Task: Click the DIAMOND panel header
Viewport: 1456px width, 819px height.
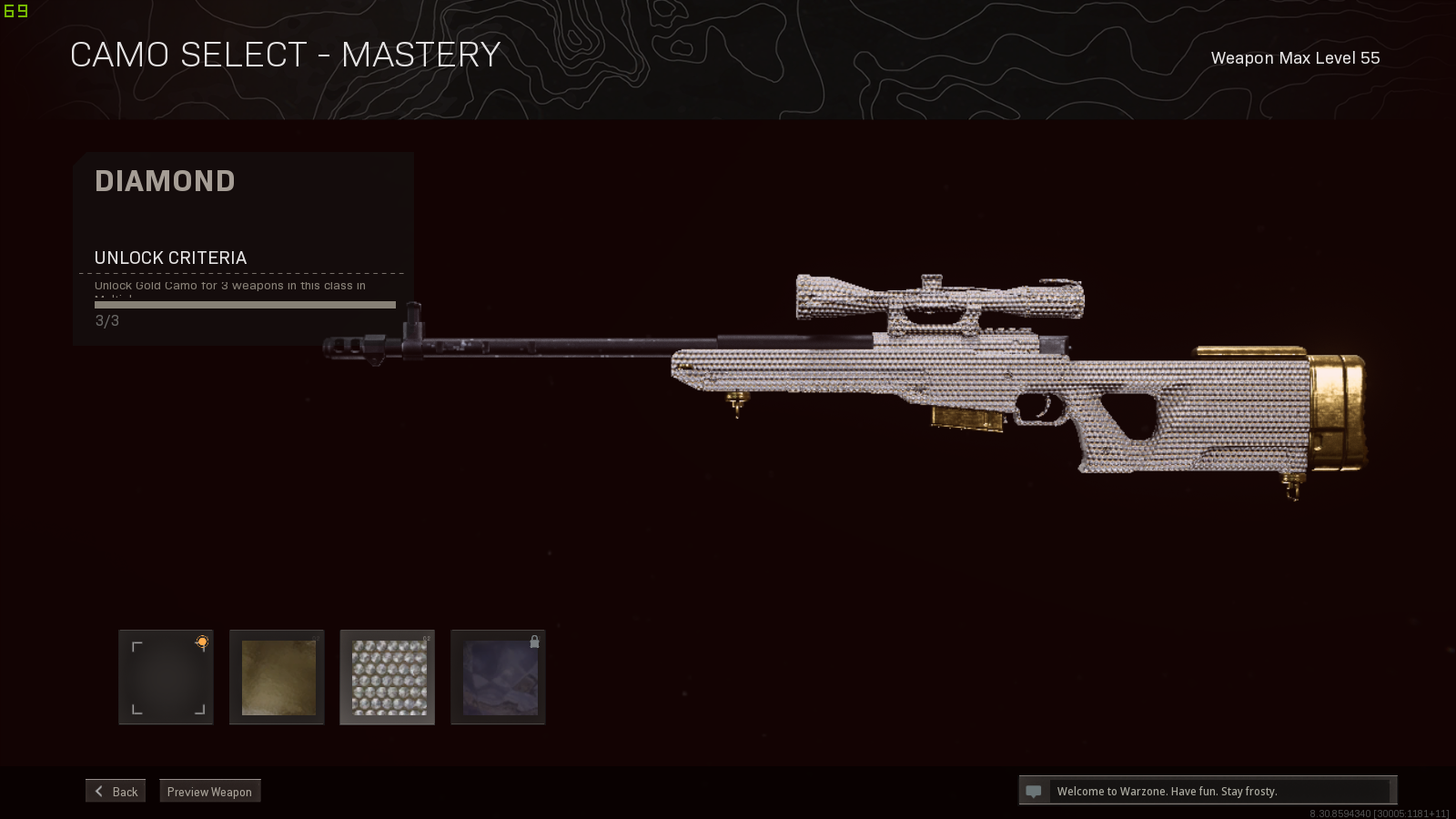Action: [165, 181]
